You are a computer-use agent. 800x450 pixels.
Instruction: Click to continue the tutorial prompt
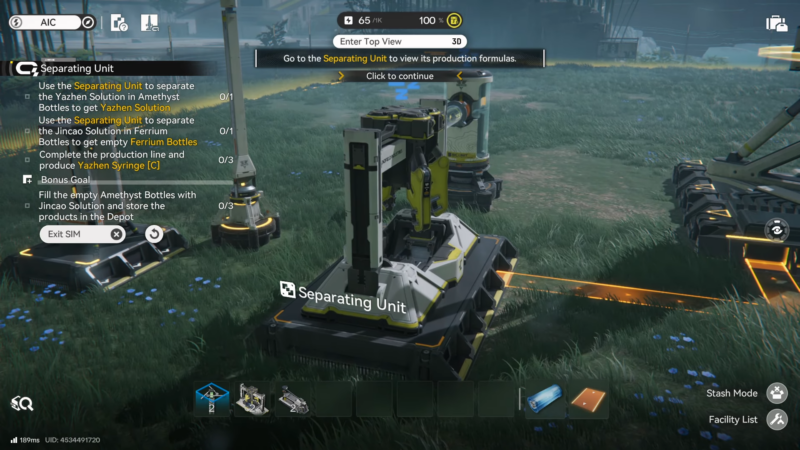click(x=399, y=76)
